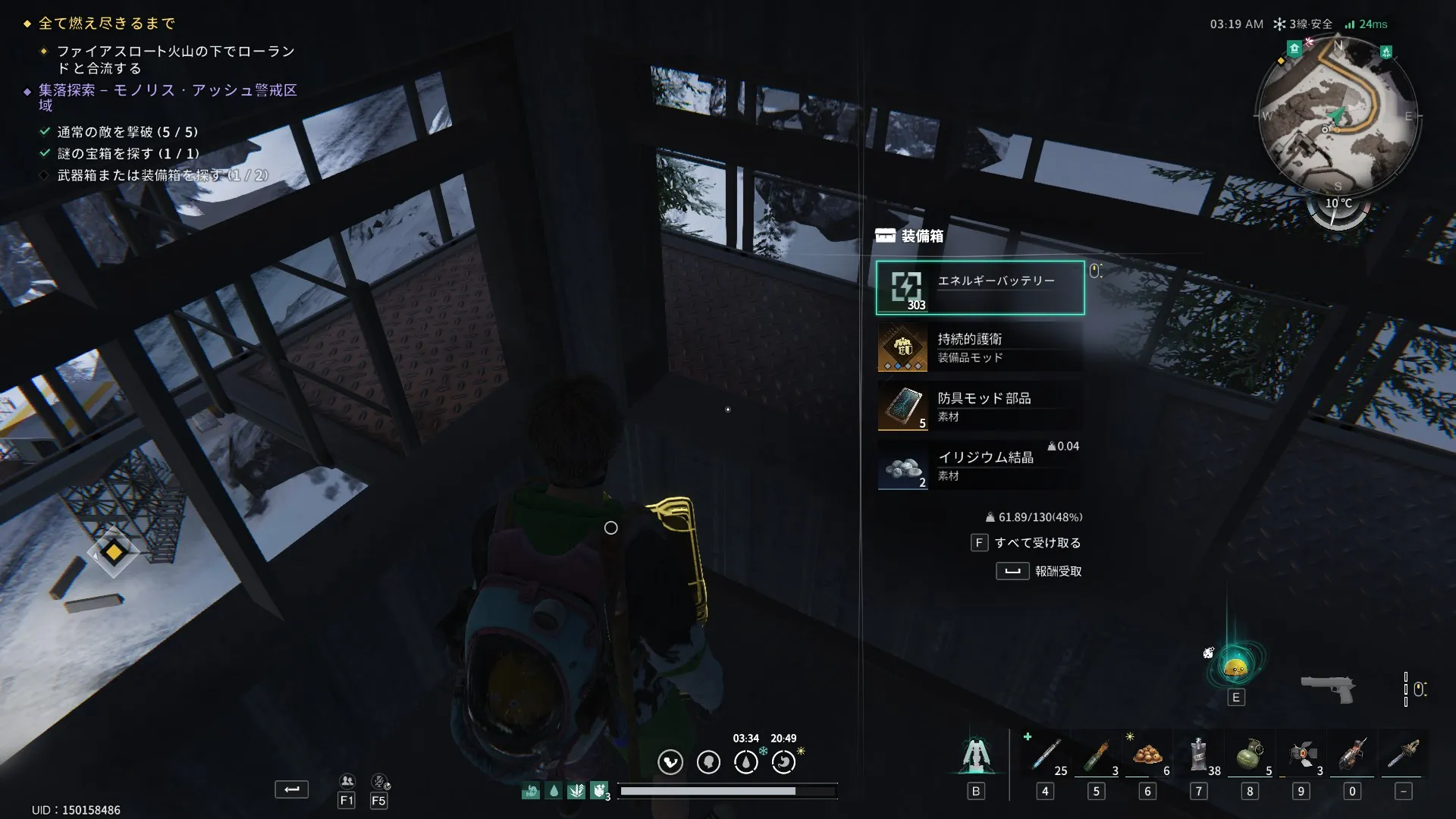The width and height of the screenshot is (1456, 819).
Task: Select the 全て燃え尽きるまで quest tracker entry
Action: [x=107, y=24]
